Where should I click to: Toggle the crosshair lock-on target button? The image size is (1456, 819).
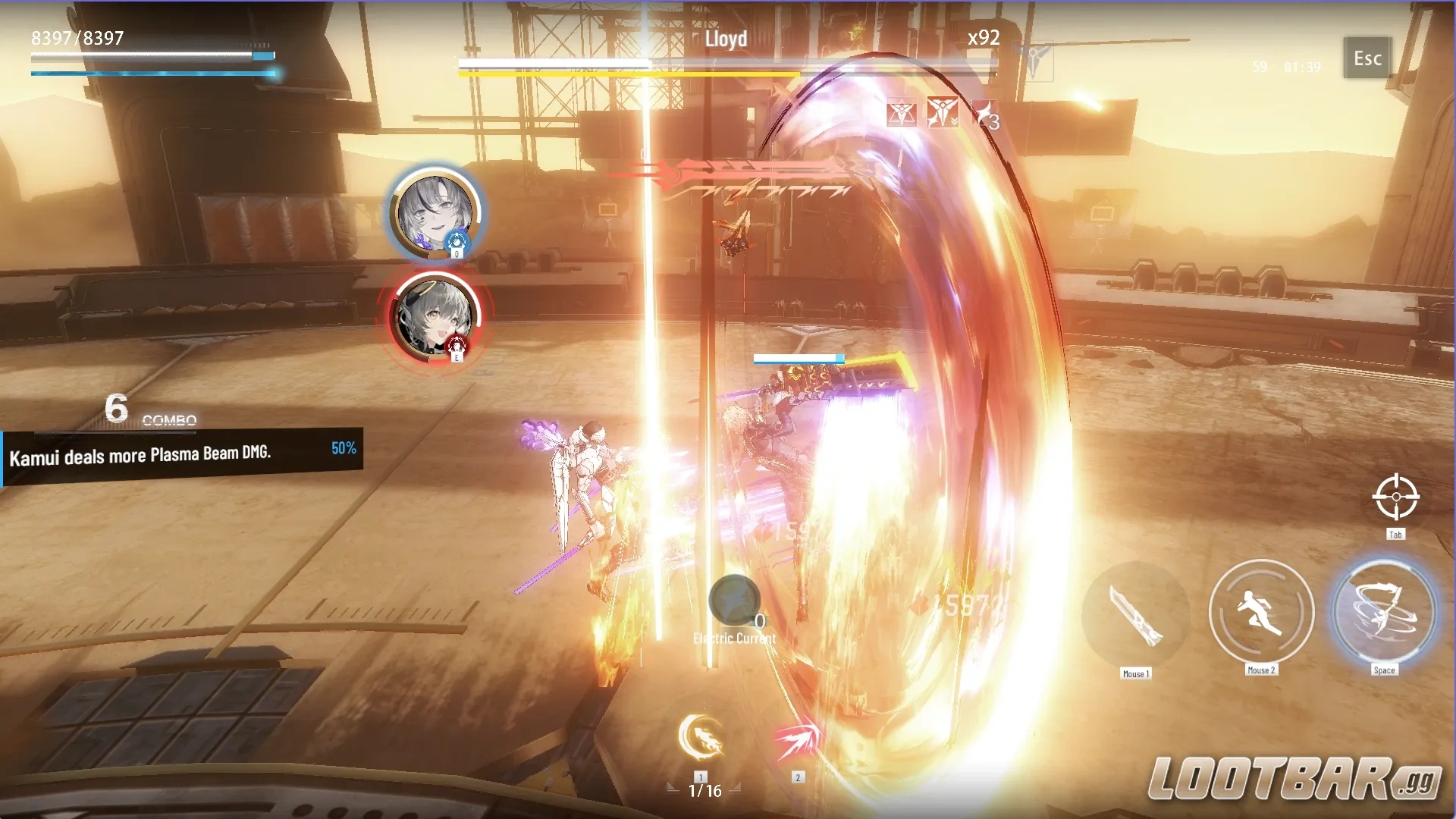point(1395,497)
